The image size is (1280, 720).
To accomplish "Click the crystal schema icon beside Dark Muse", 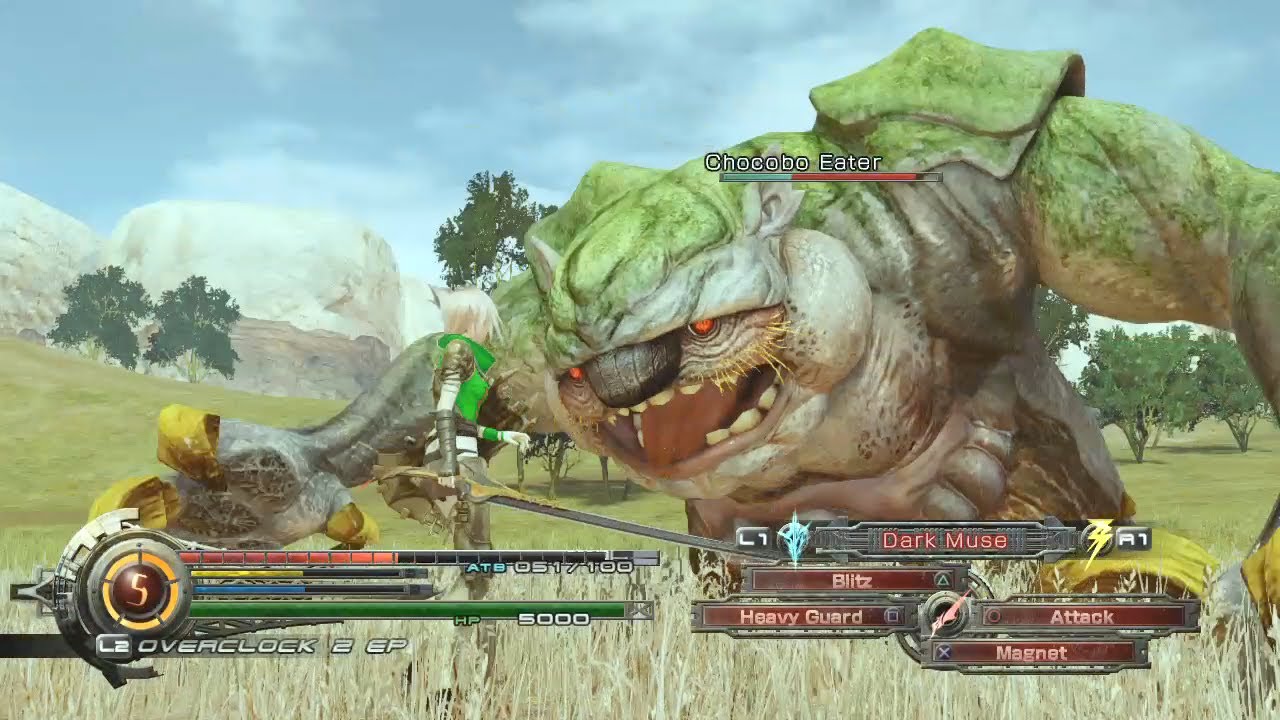I will [796, 539].
